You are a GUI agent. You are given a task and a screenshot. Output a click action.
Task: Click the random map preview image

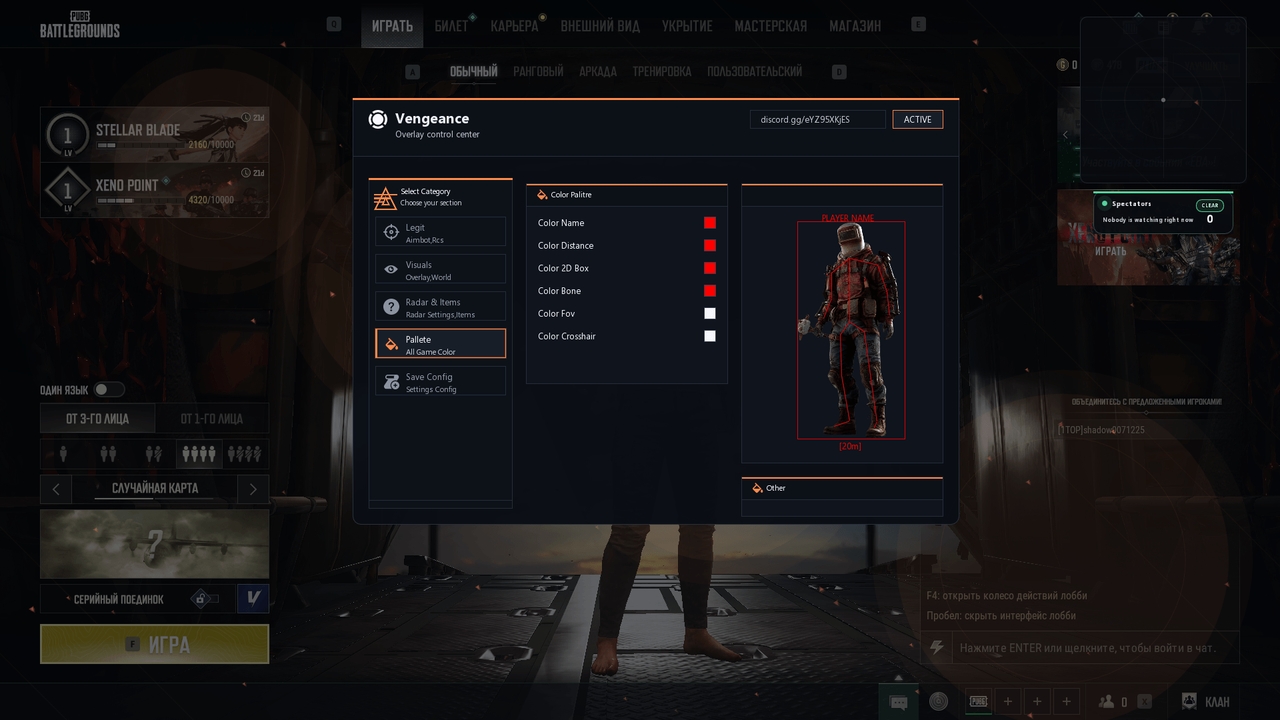pyautogui.click(x=155, y=544)
